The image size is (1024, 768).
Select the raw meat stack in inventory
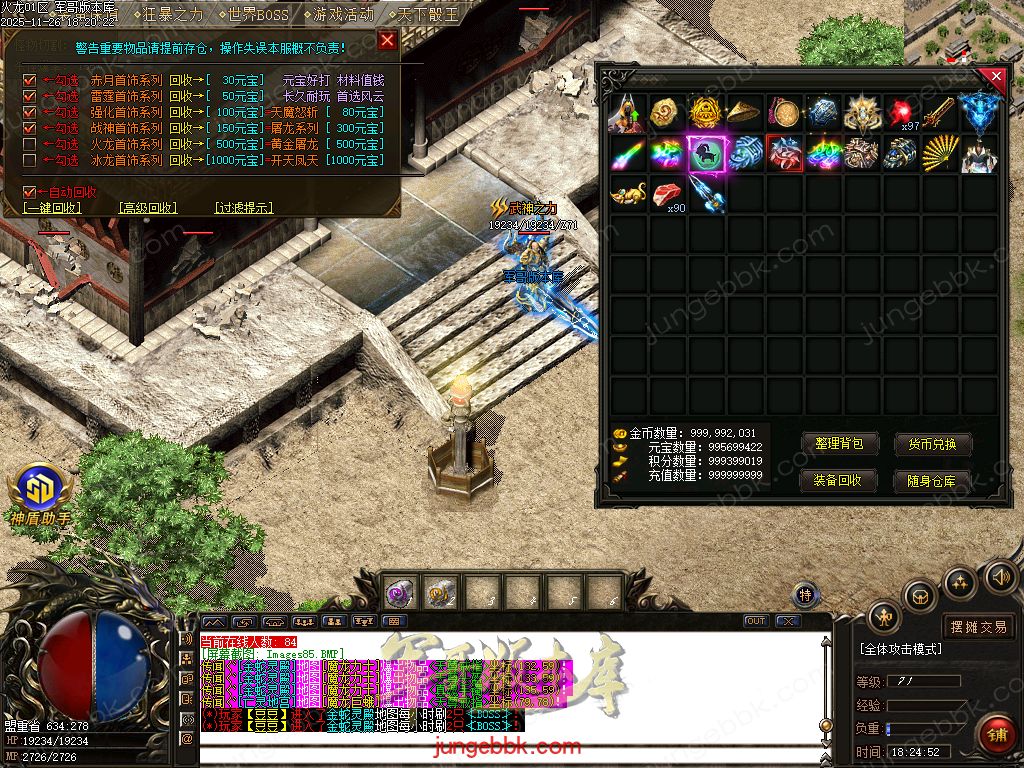click(667, 194)
